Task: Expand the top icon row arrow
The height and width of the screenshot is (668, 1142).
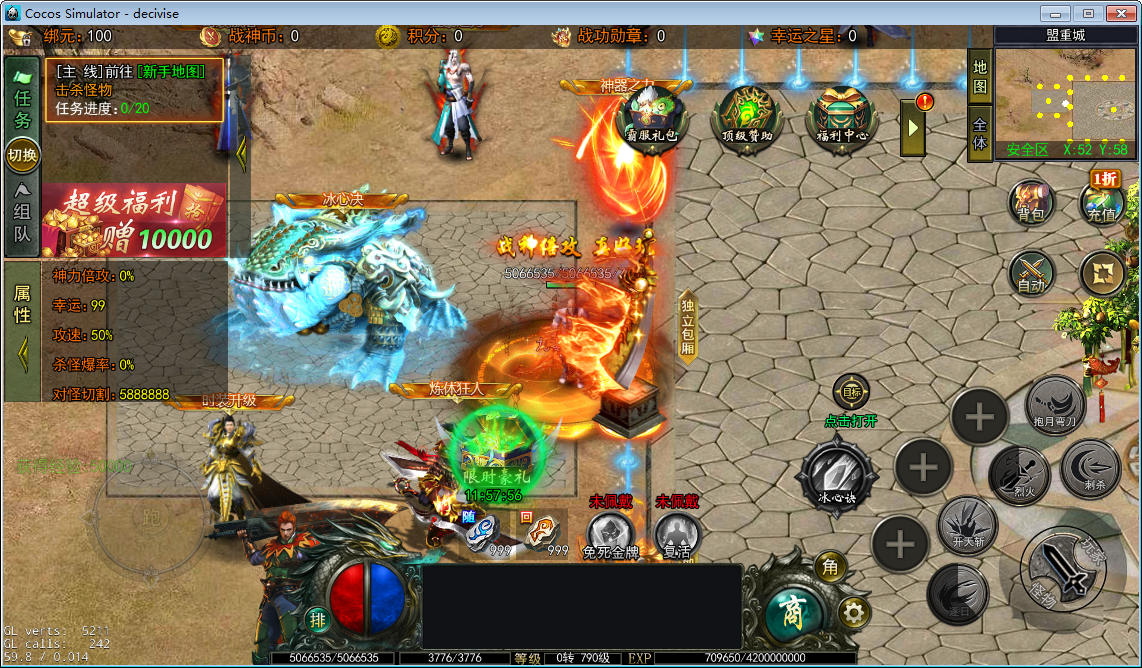Action: [x=913, y=128]
